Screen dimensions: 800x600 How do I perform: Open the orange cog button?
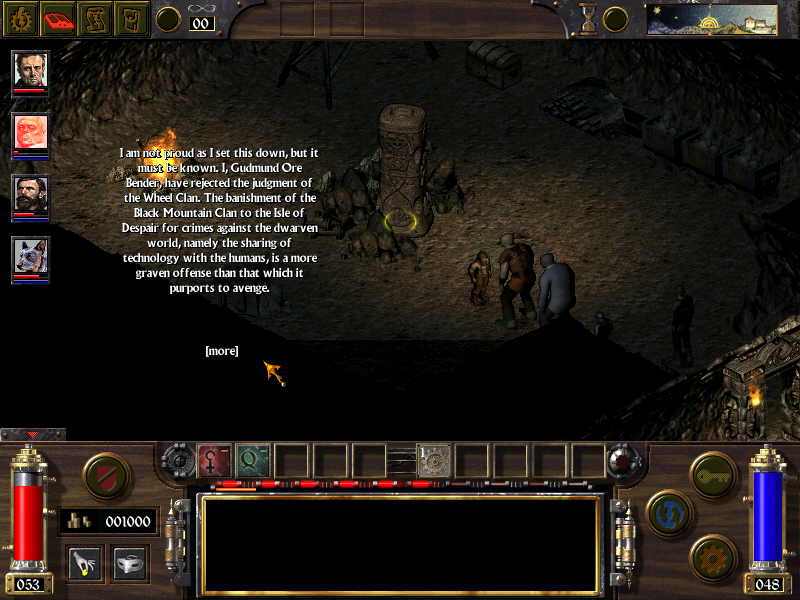point(713,555)
